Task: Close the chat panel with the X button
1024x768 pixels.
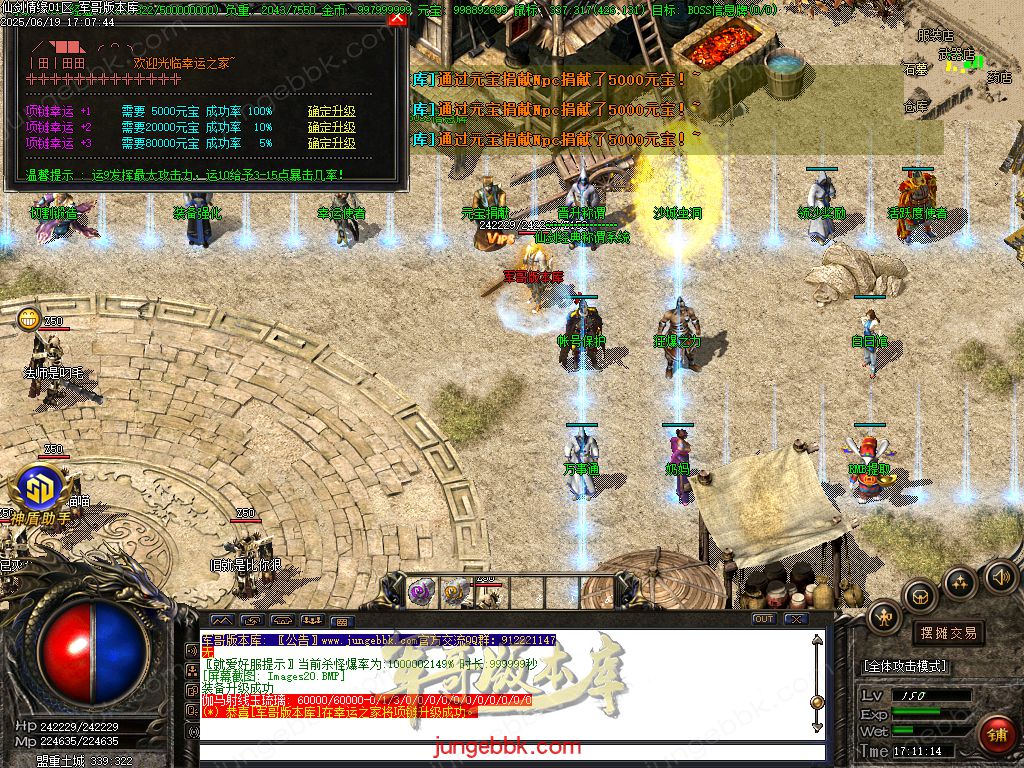Action: [x=795, y=619]
